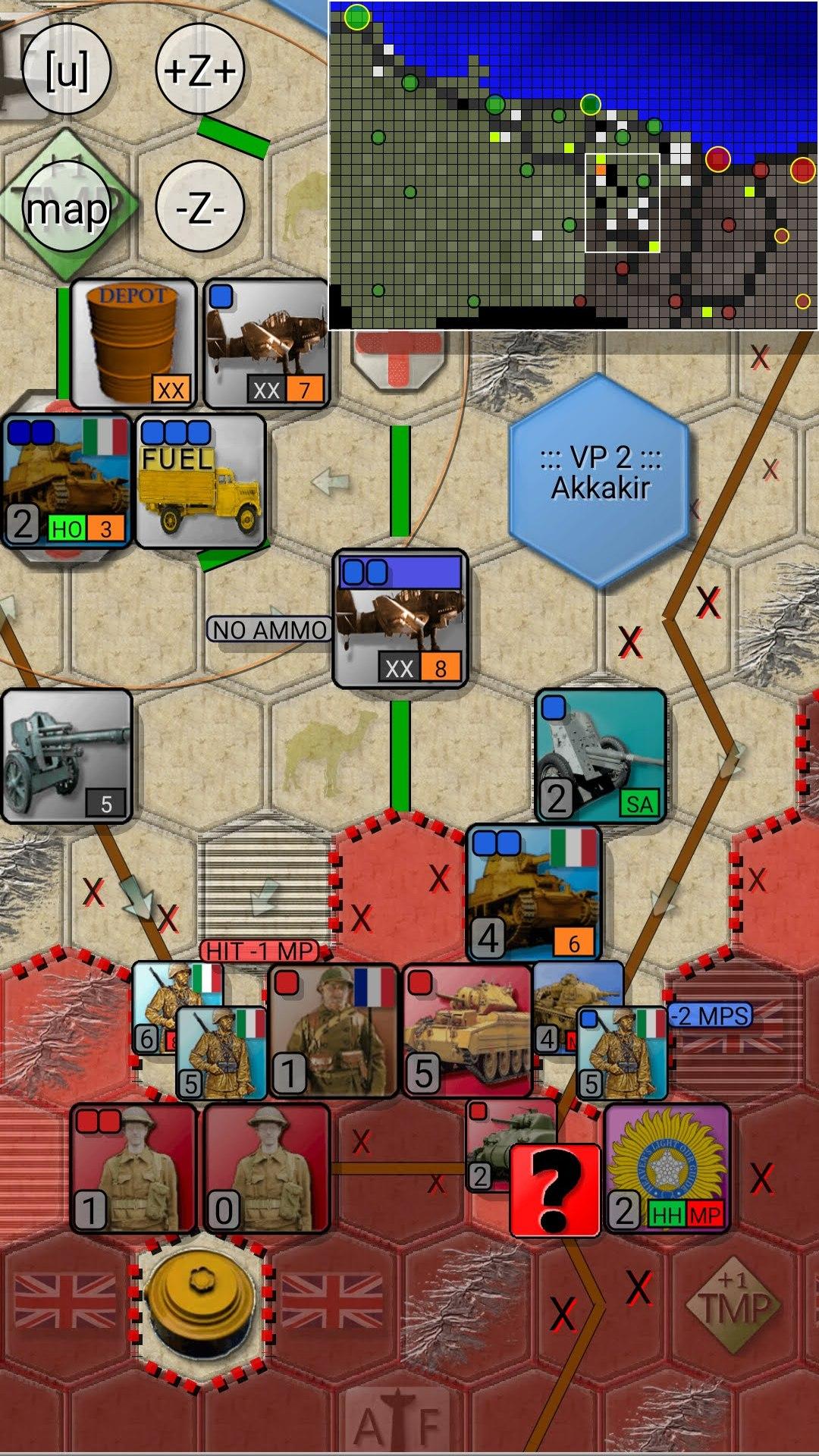
Task: Click the minimap overview
Action: tap(573, 165)
